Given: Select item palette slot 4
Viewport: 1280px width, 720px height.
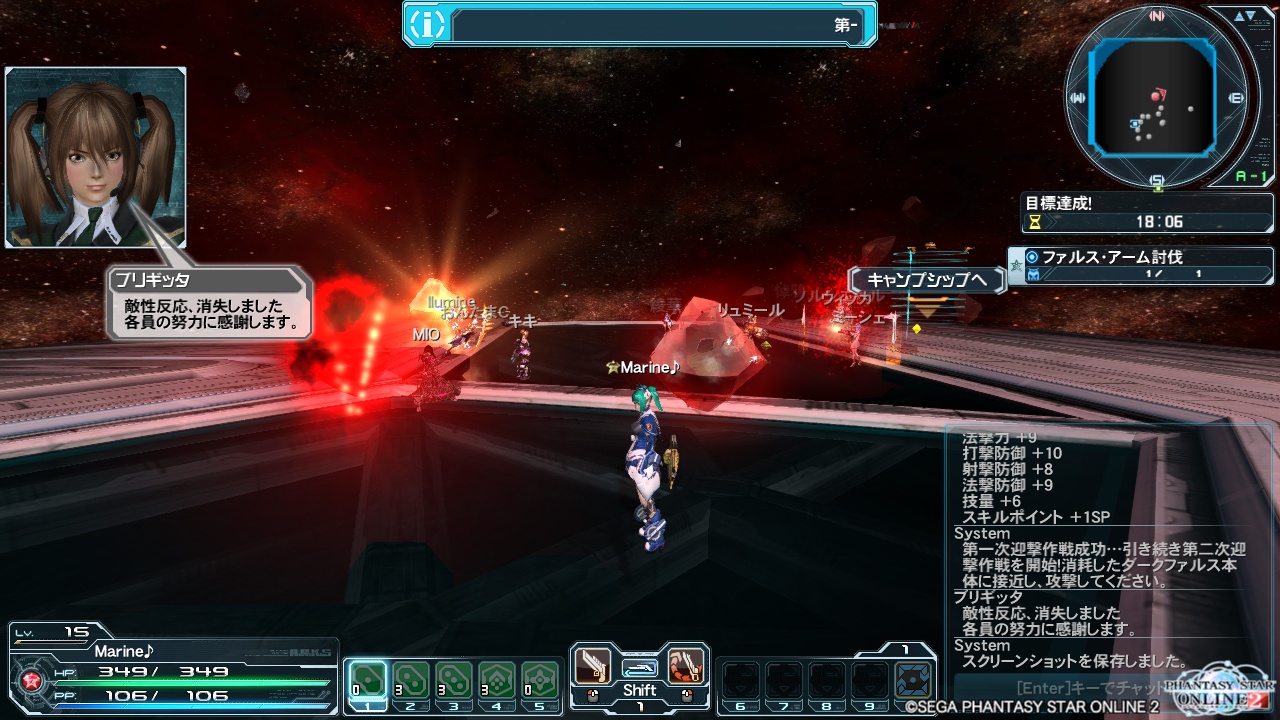Looking at the screenshot, I should 496,680.
